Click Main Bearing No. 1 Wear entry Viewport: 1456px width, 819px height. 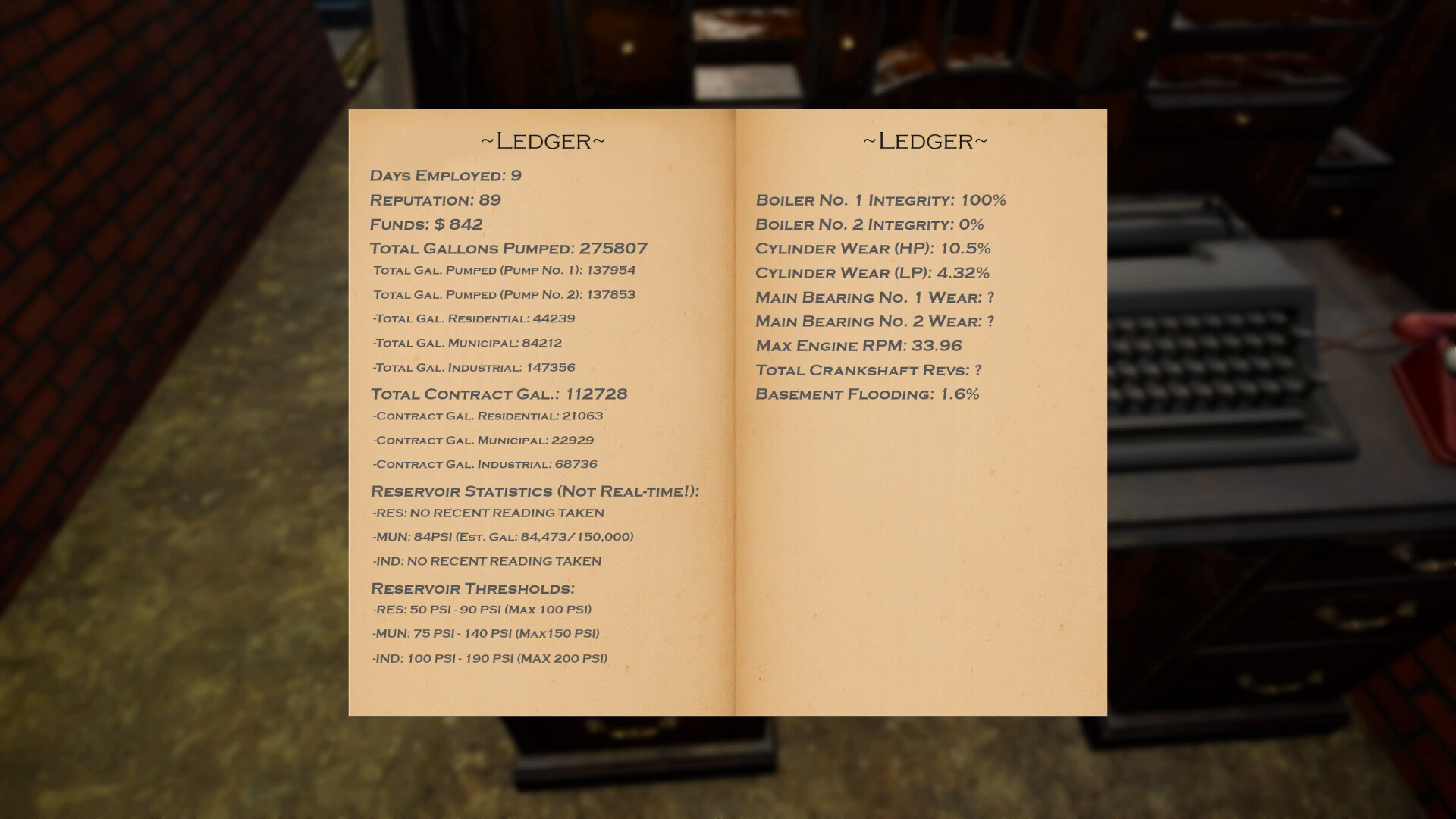click(x=874, y=297)
